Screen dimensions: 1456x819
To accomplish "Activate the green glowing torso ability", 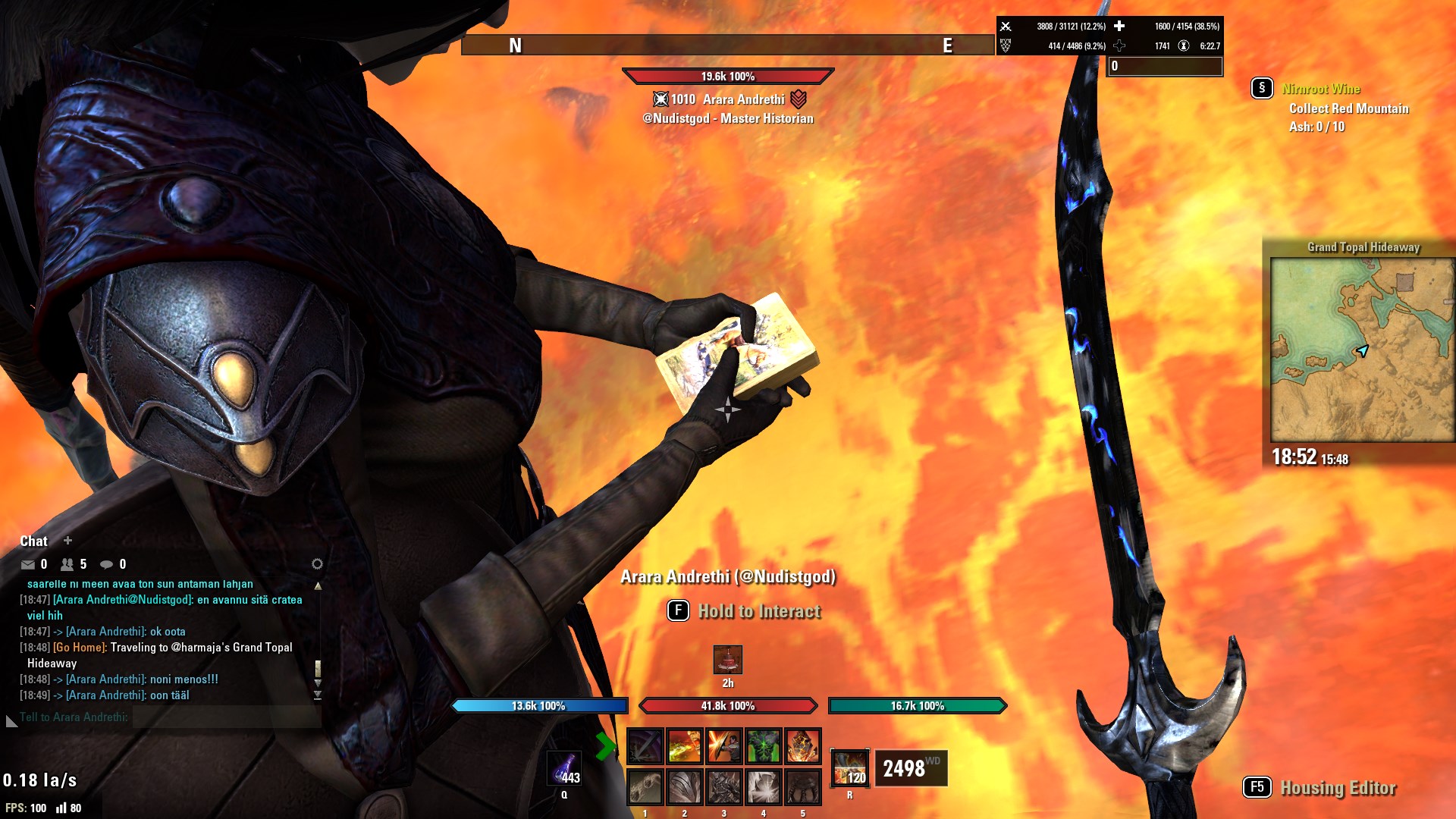I will 764,746.
